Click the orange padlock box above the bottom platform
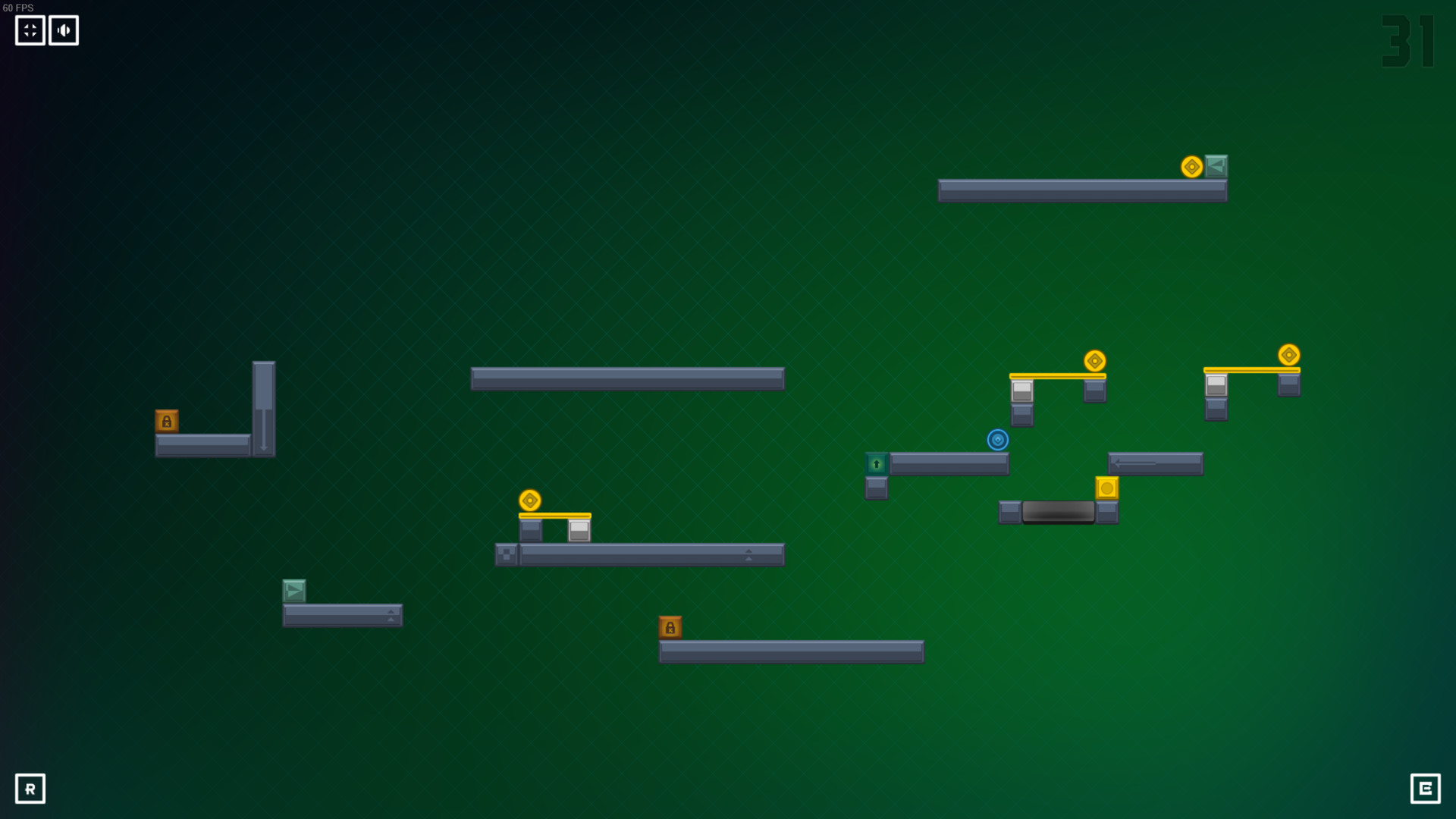Screen dimensions: 1456x819 tap(670, 626)
